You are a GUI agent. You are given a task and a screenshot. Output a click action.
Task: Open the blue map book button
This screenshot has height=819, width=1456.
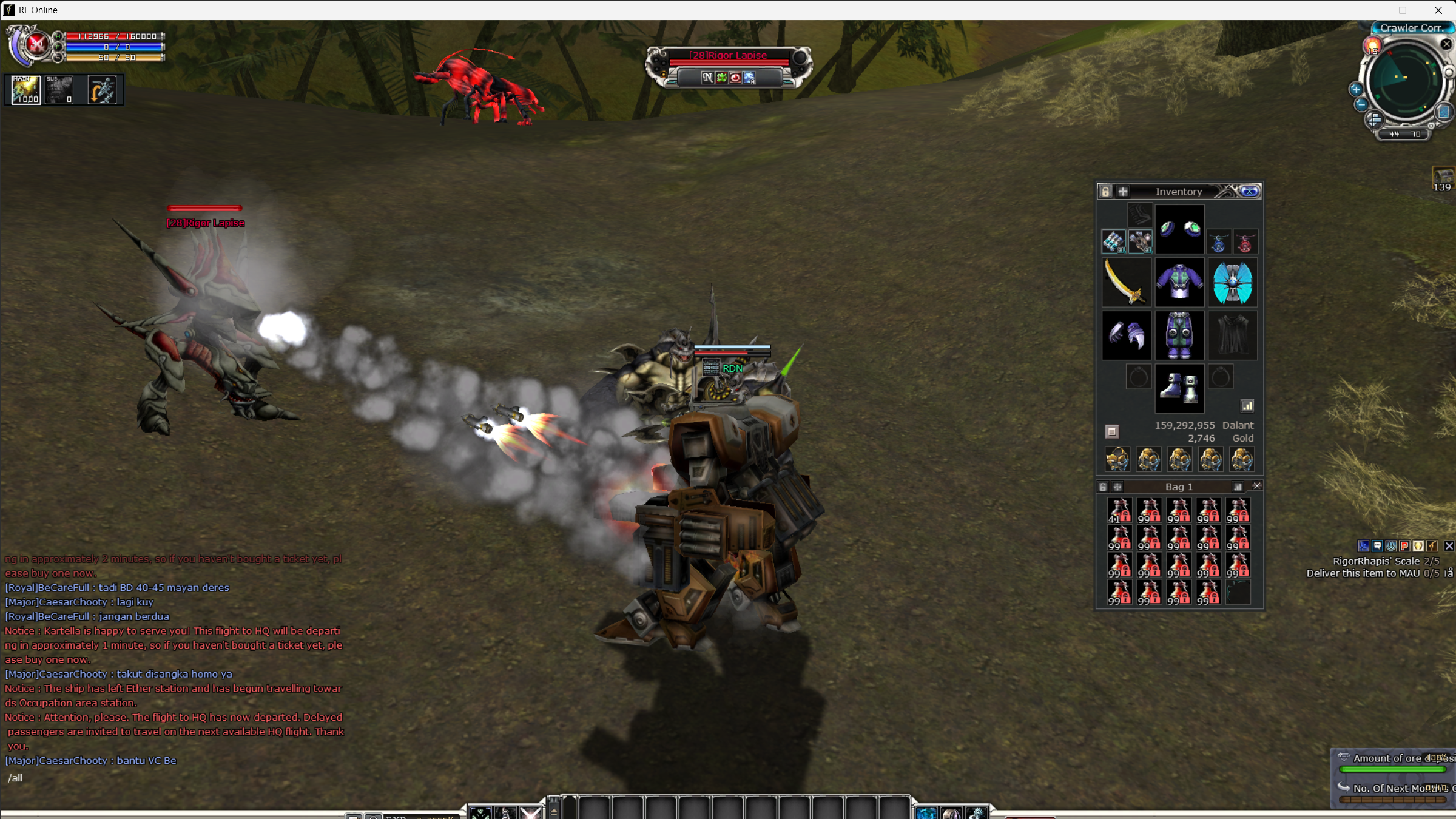pyautogui.click(x=1444, y=112)
